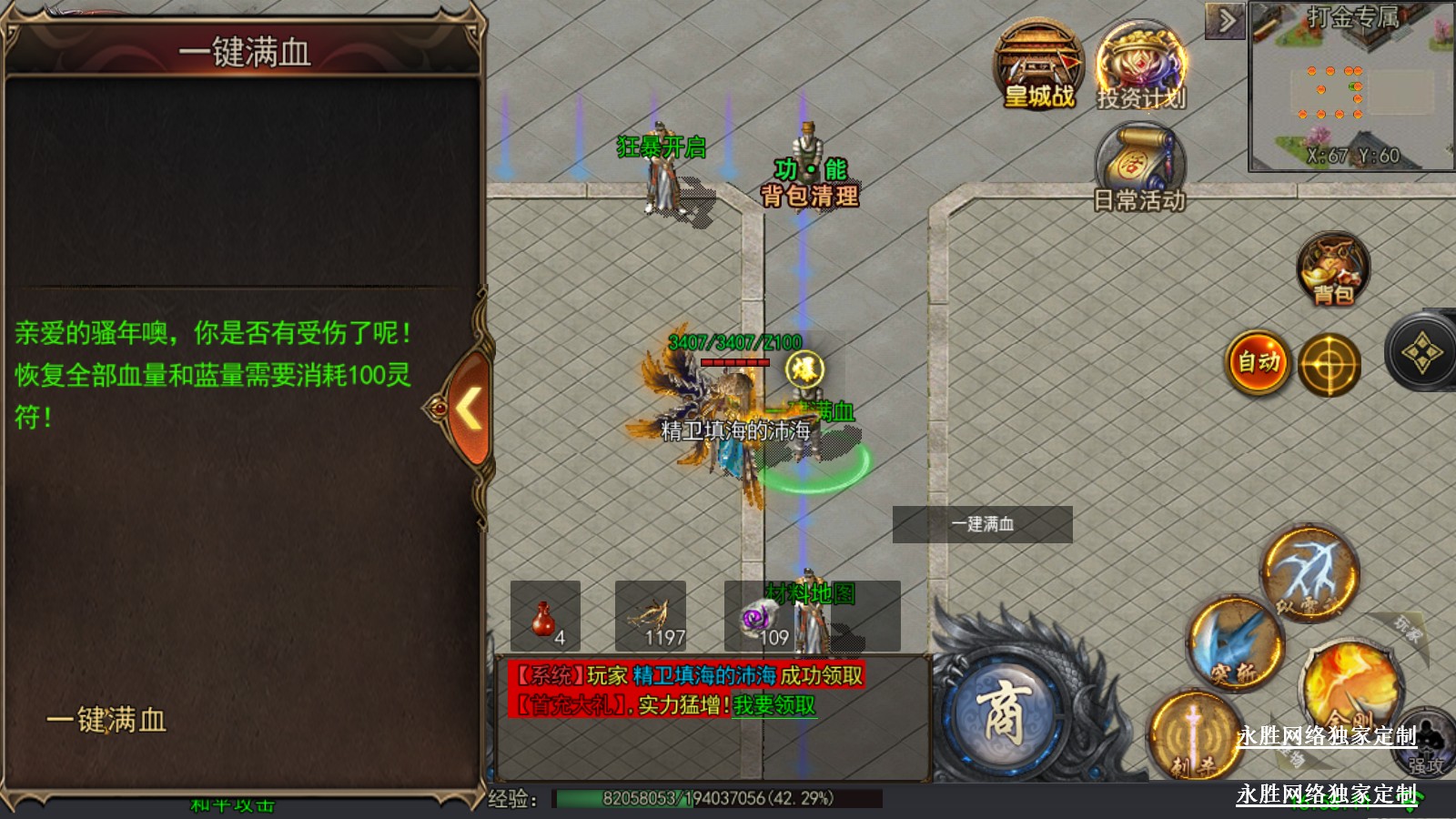Open the 背包 bag icon
1456x819 pixels.
tap(1333, 269)
